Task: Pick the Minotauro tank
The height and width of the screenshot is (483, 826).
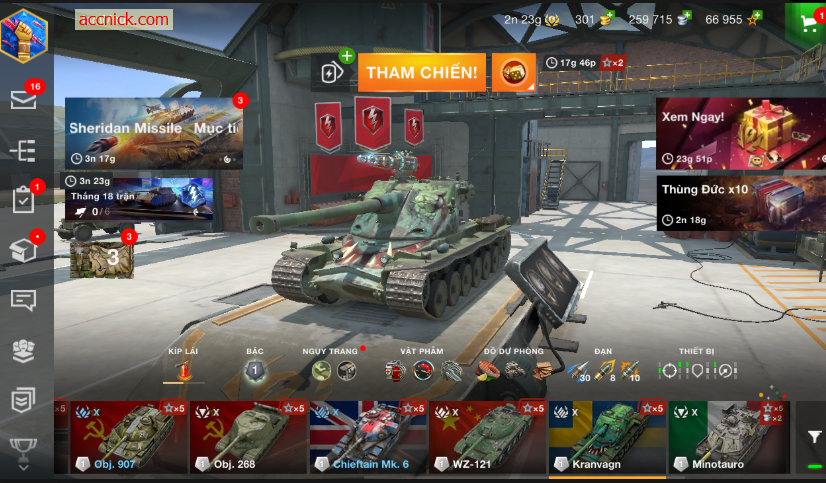Action: click(x=728, y=438)
